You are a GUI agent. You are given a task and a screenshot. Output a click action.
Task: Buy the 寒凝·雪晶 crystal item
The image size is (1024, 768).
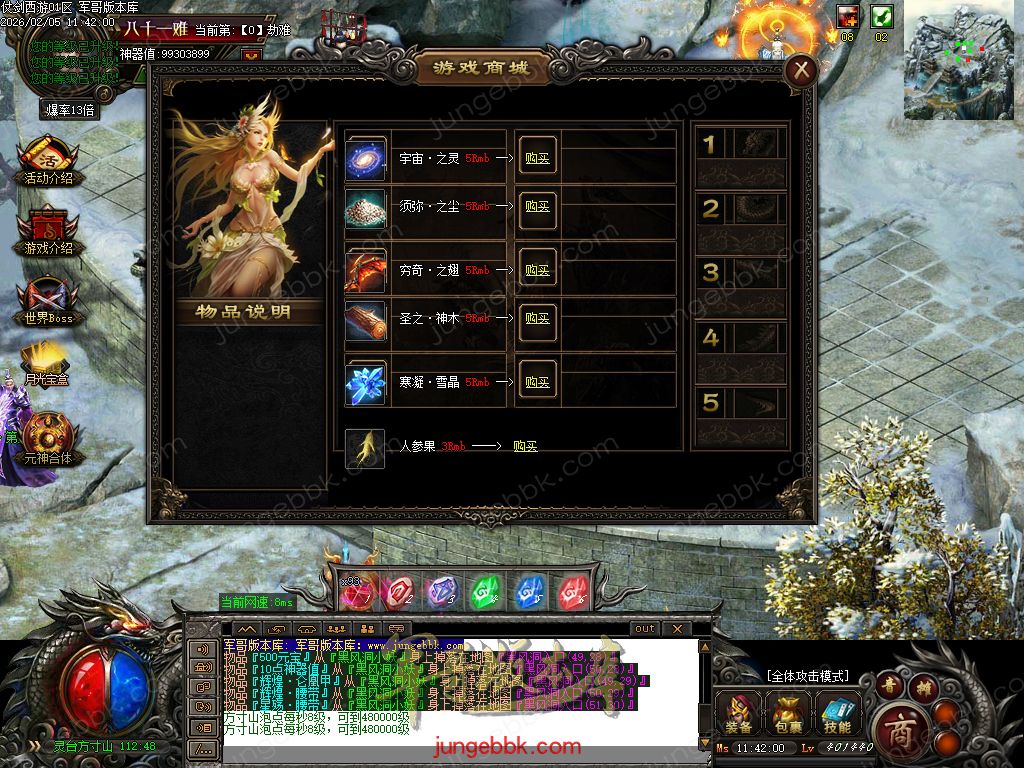point(537,383)
